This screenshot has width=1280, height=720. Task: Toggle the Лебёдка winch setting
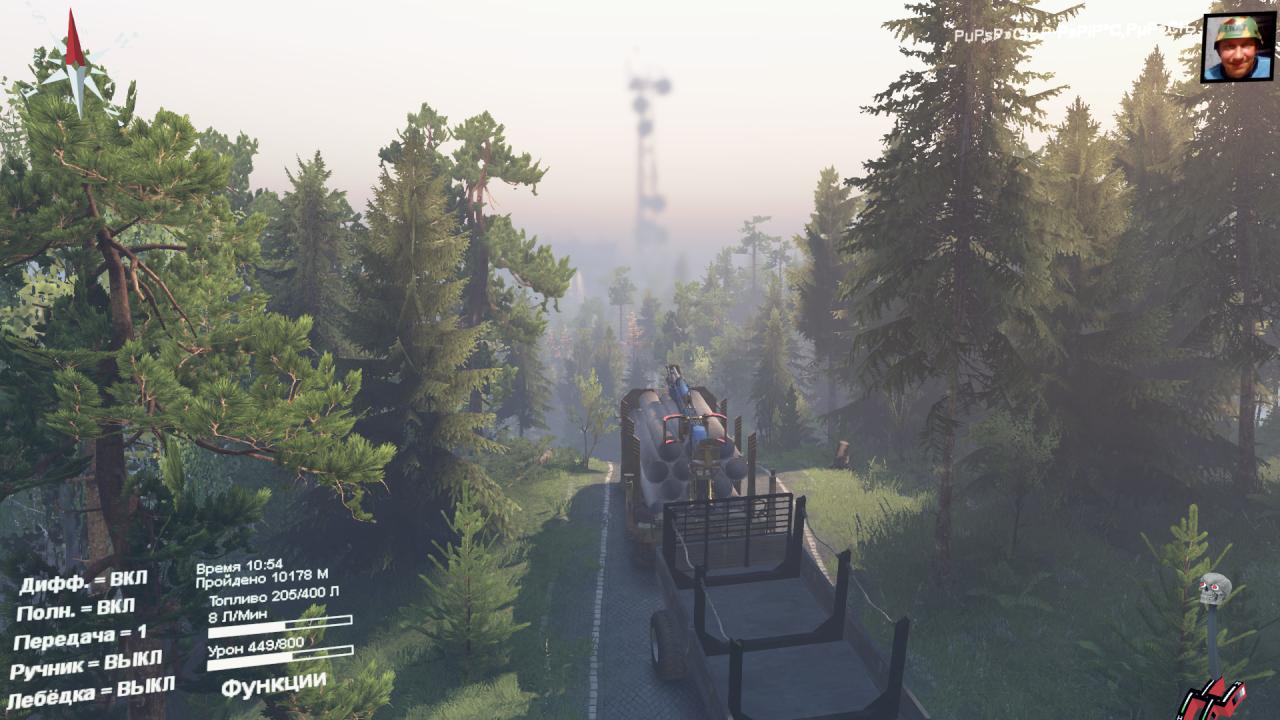[90, 690]
